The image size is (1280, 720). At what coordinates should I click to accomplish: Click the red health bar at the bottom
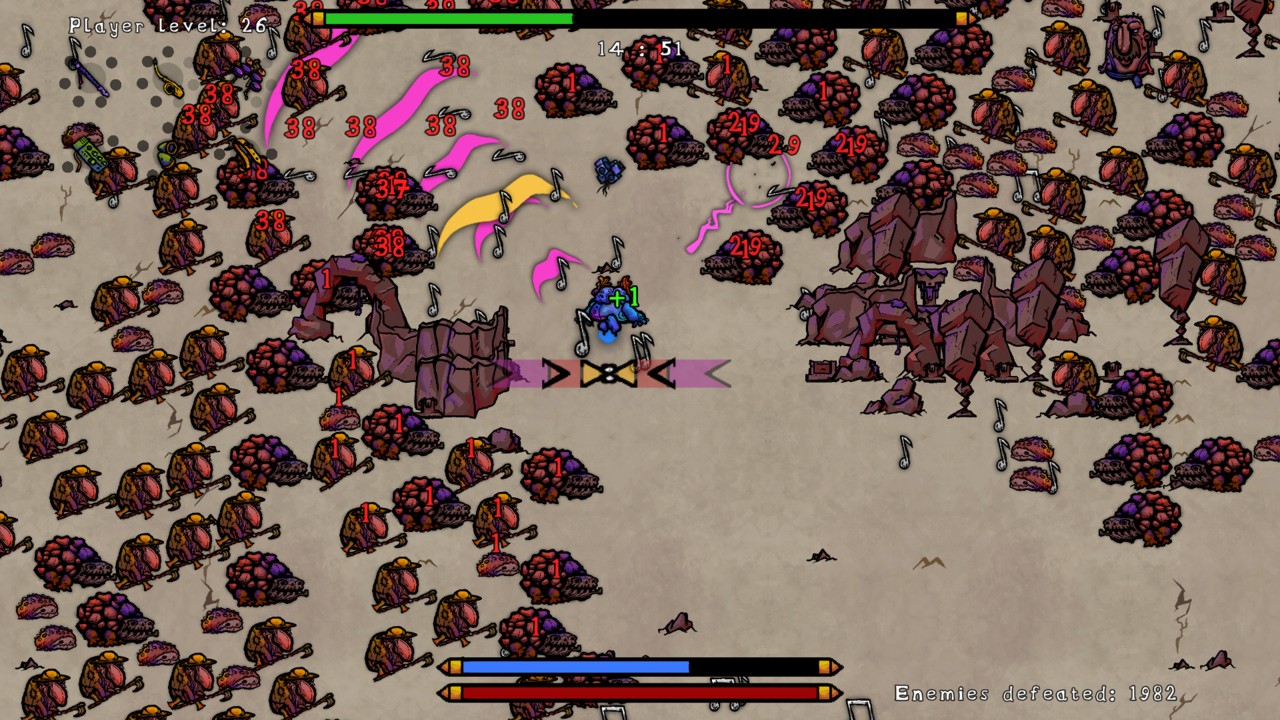point(640,691)
